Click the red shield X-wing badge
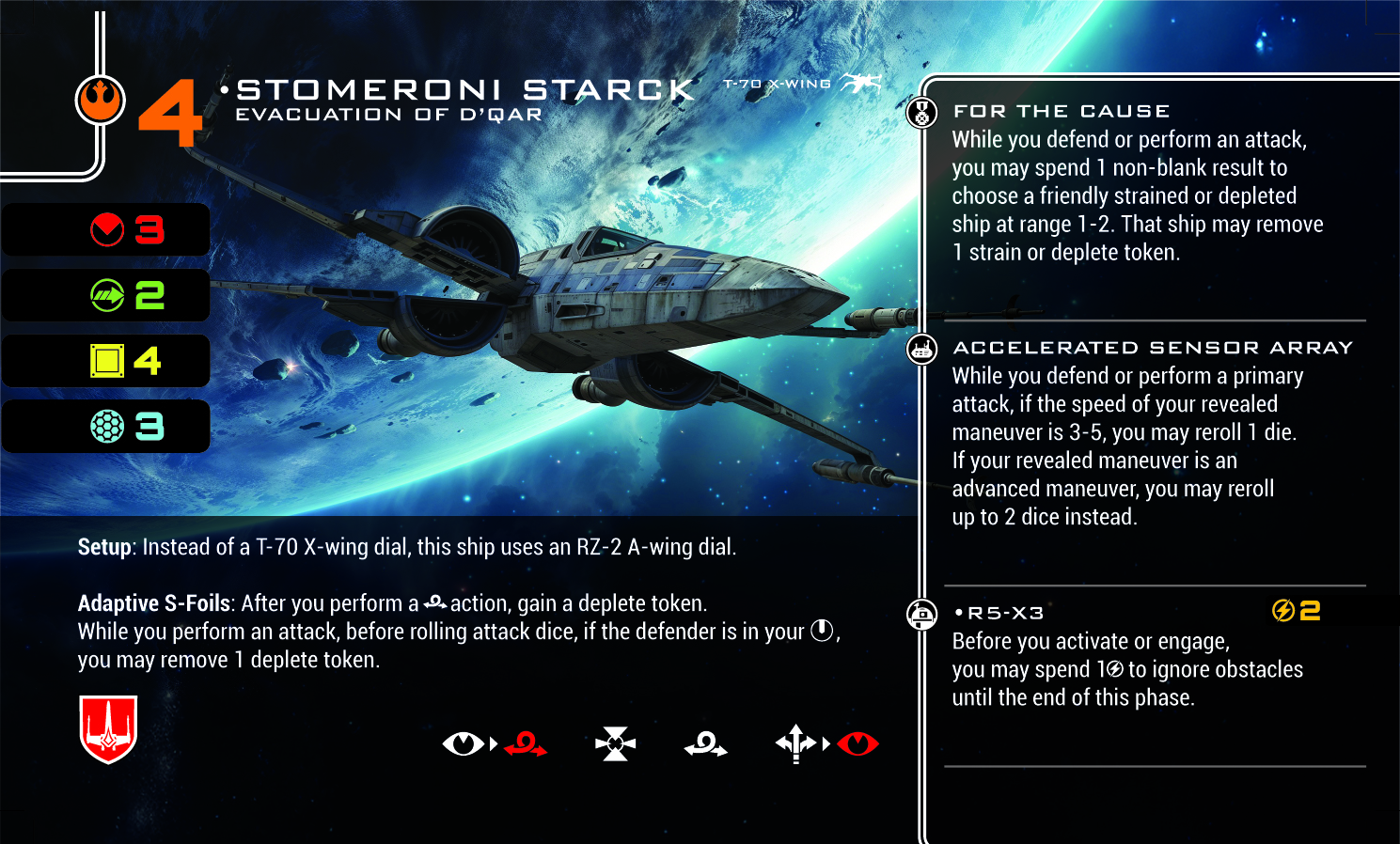 tap(109, 728)
